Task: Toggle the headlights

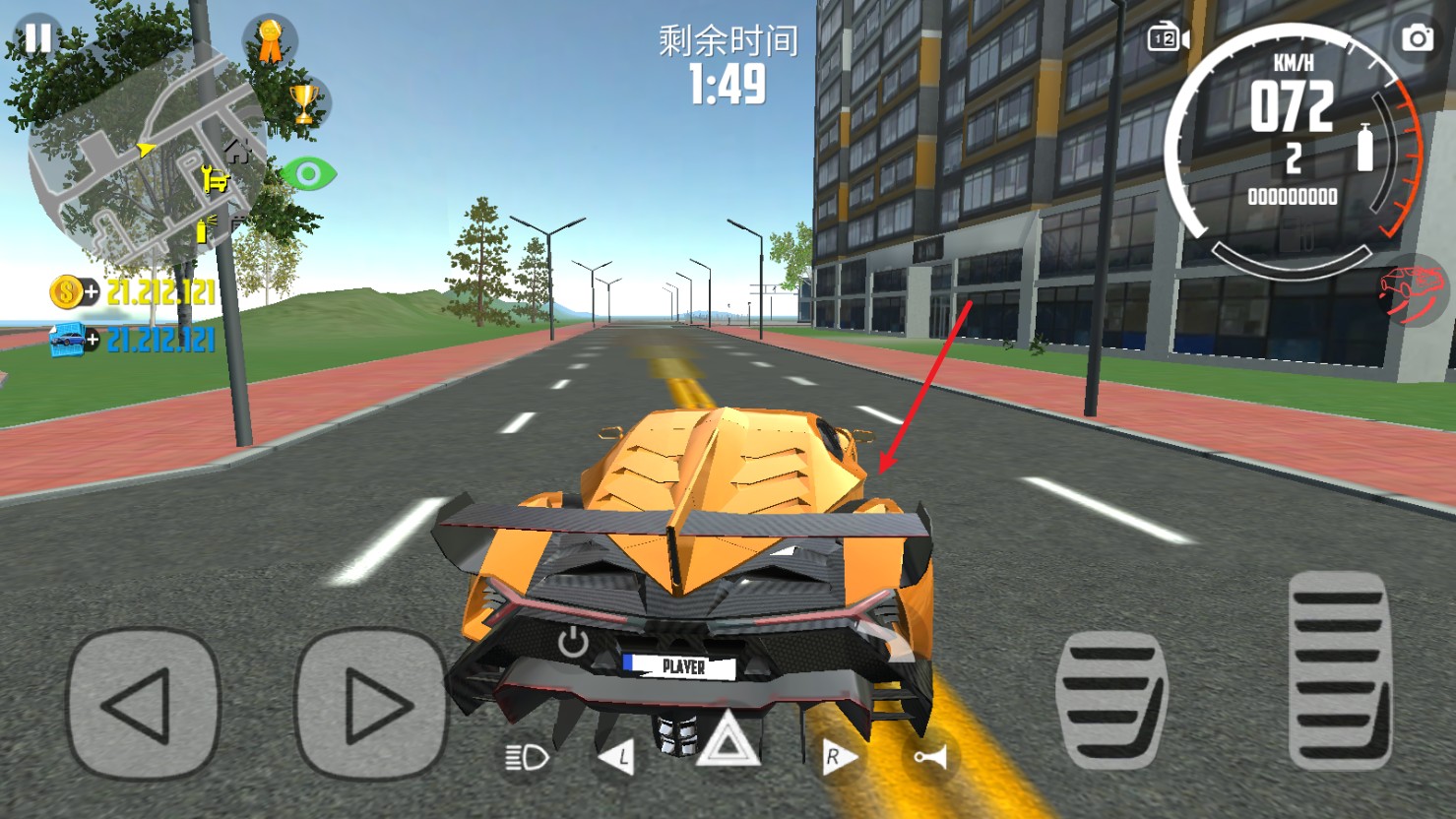Action: (x=527, y=757)
